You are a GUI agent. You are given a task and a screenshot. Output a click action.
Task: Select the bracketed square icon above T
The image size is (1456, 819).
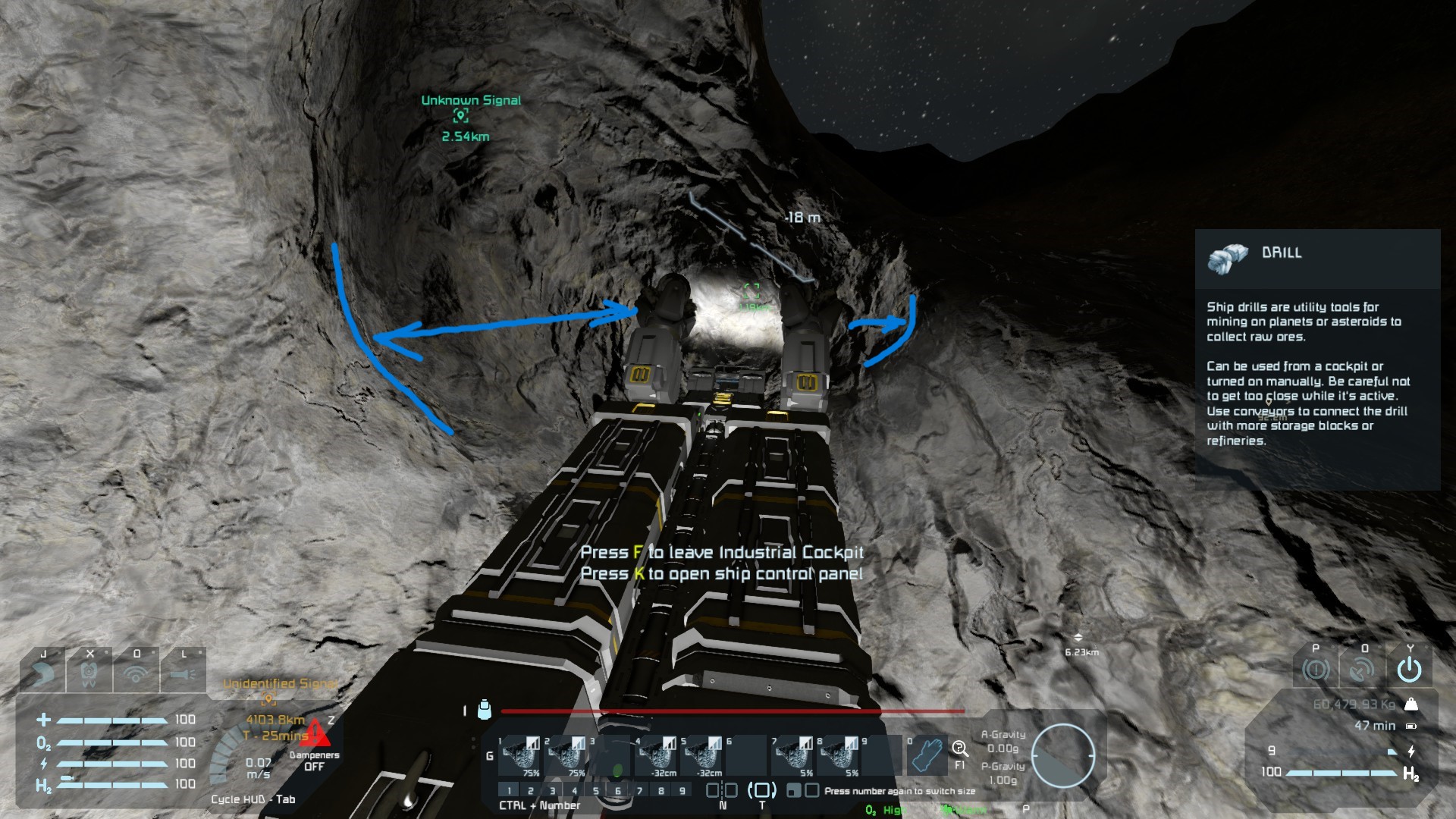tap(762, 790)
